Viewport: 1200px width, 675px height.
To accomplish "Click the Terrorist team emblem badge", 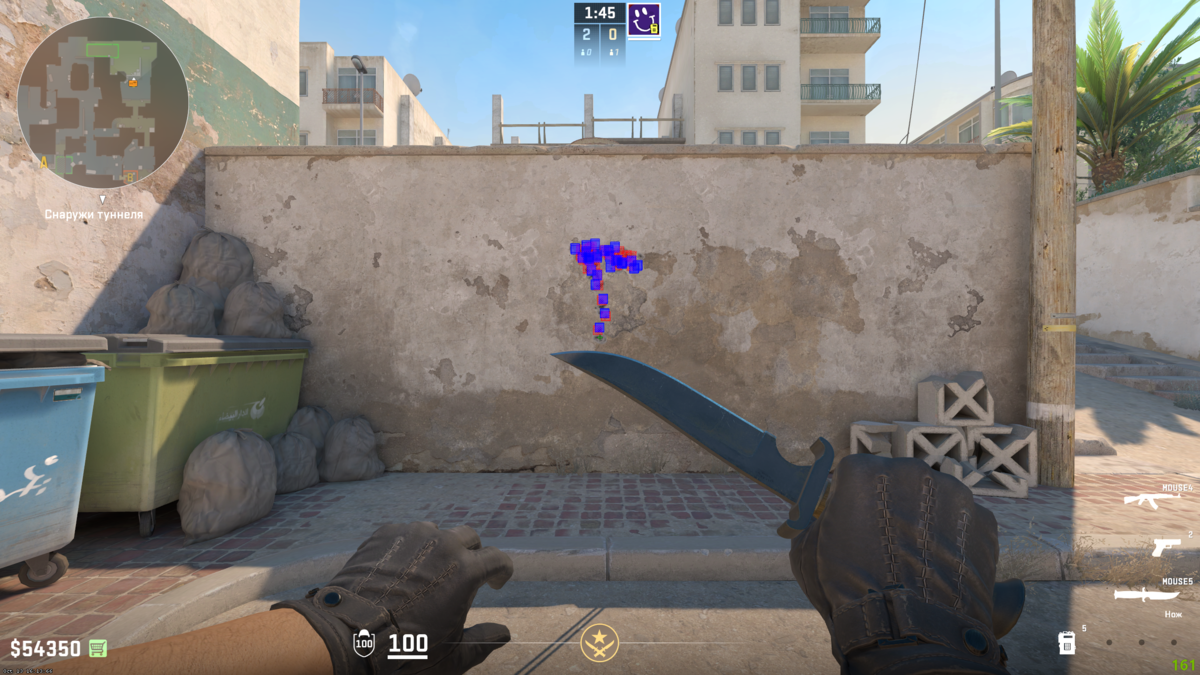I will click(x=600, y=643).
